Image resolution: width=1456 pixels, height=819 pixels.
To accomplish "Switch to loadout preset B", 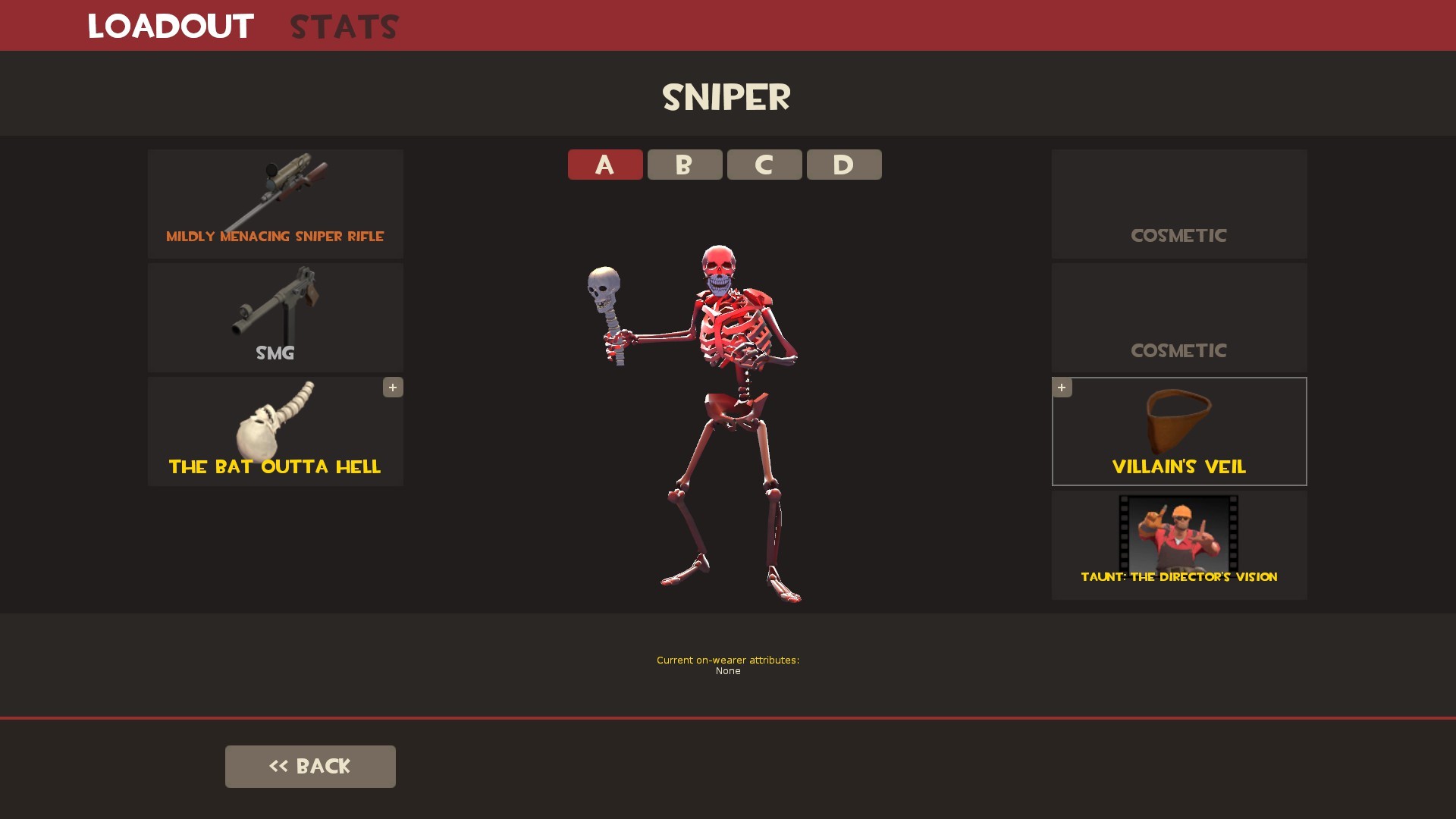I will 684,165.
